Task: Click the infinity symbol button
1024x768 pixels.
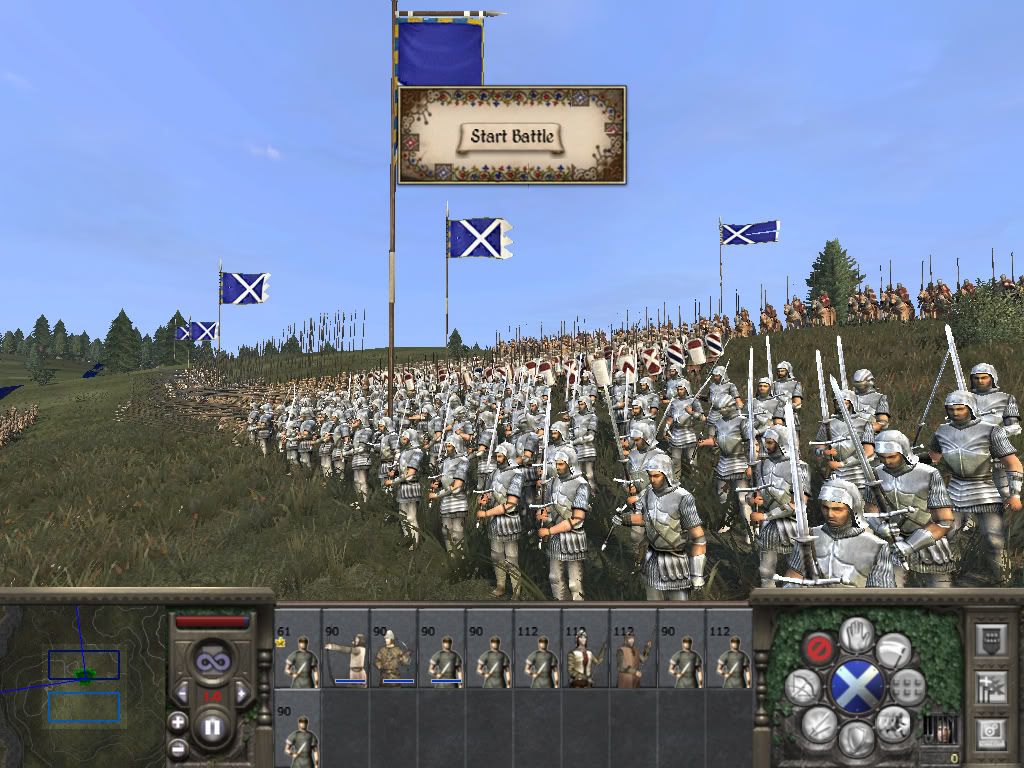Action: 211,661
